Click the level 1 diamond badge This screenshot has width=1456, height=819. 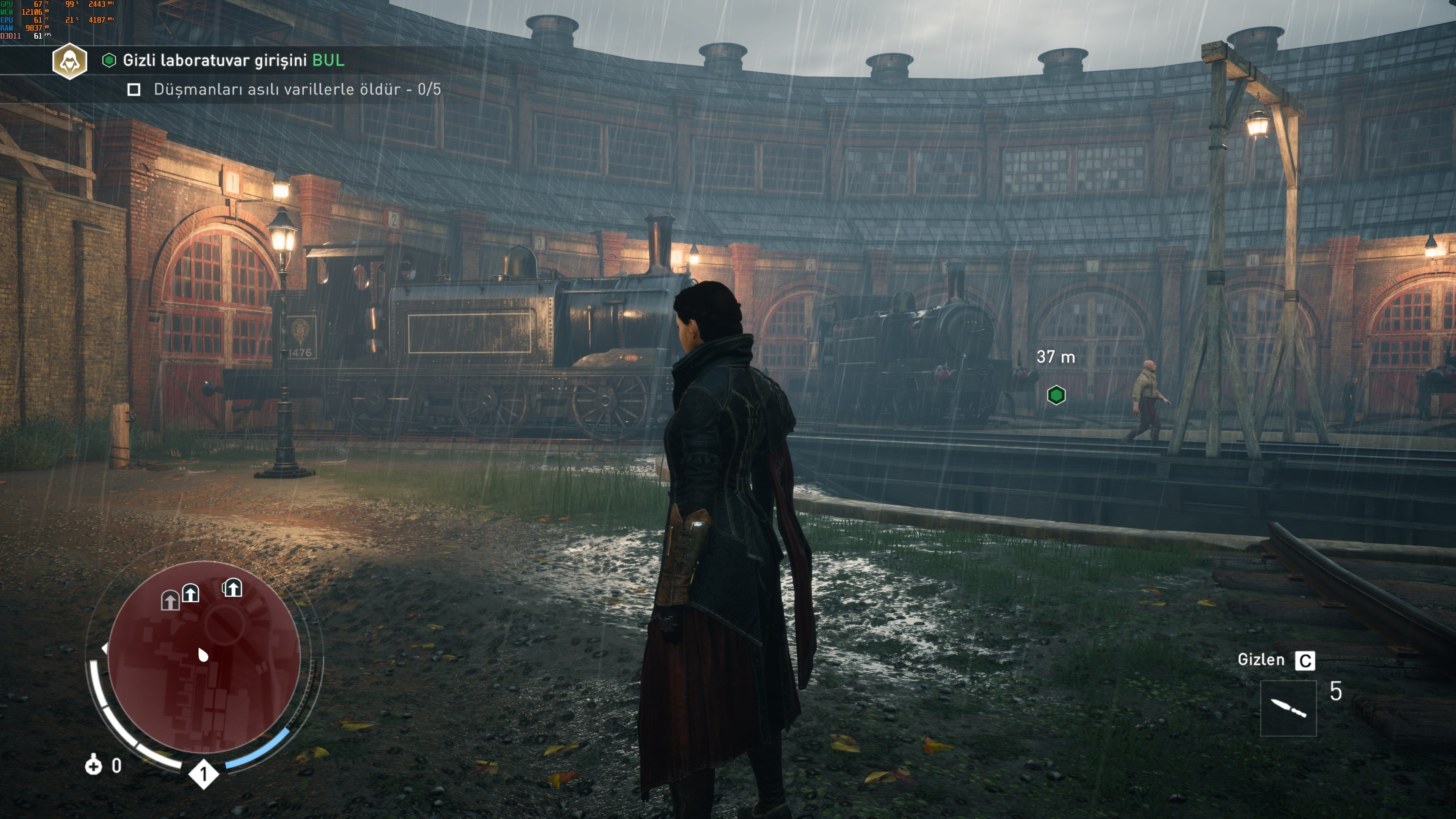click(204, 774)
